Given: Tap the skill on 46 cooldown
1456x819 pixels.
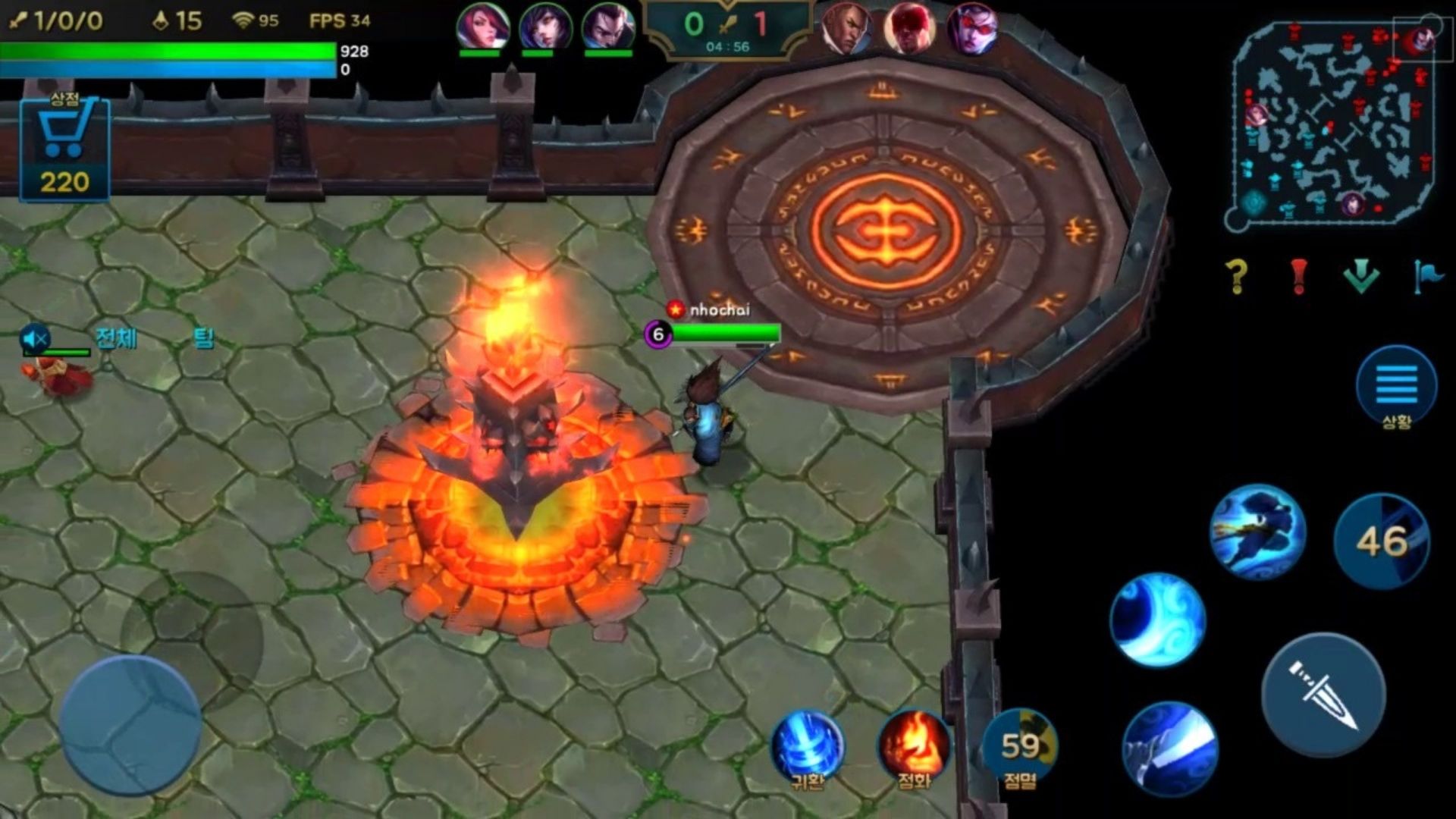Looking at the screenshot, I should (1382, 541).
